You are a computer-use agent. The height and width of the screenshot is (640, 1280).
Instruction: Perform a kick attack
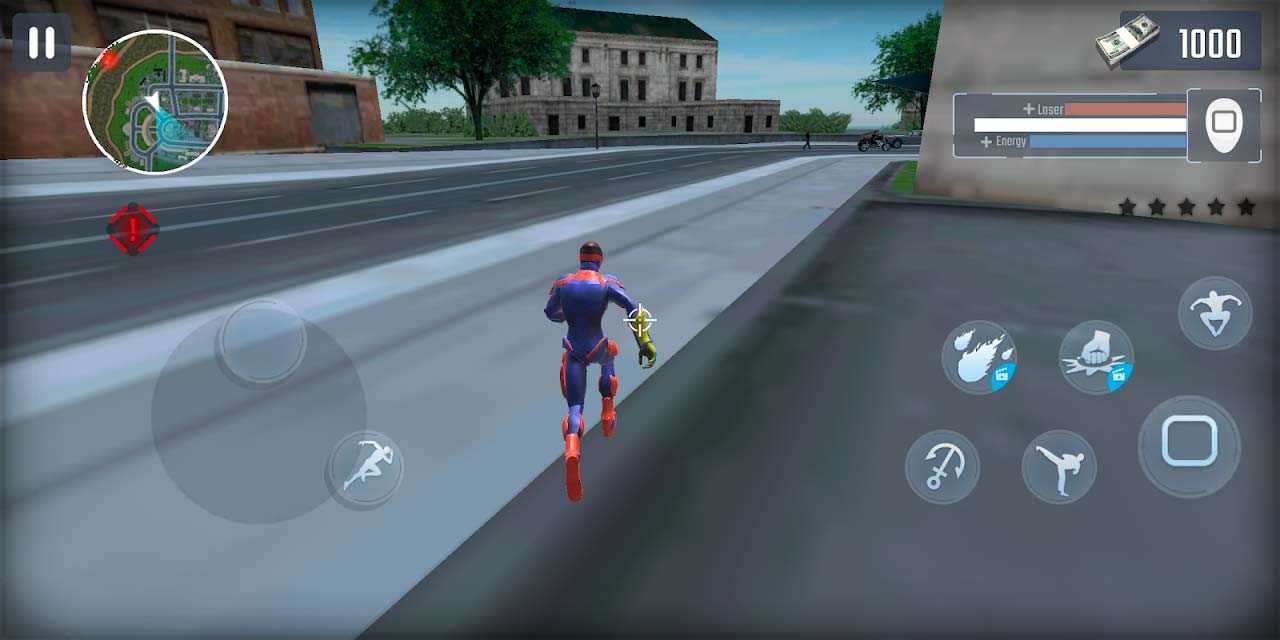tap(1059, 467)
